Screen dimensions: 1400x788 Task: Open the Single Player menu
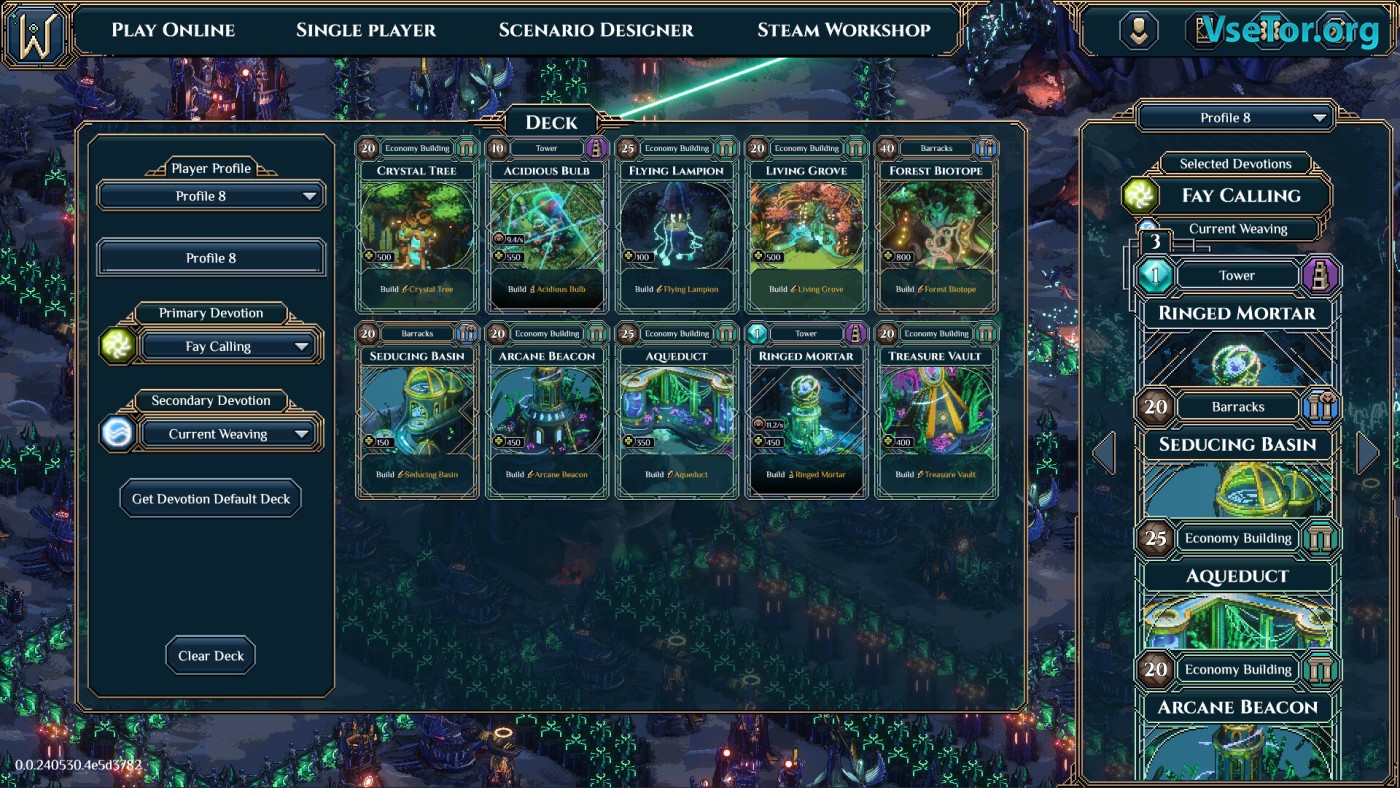(366, 30)
